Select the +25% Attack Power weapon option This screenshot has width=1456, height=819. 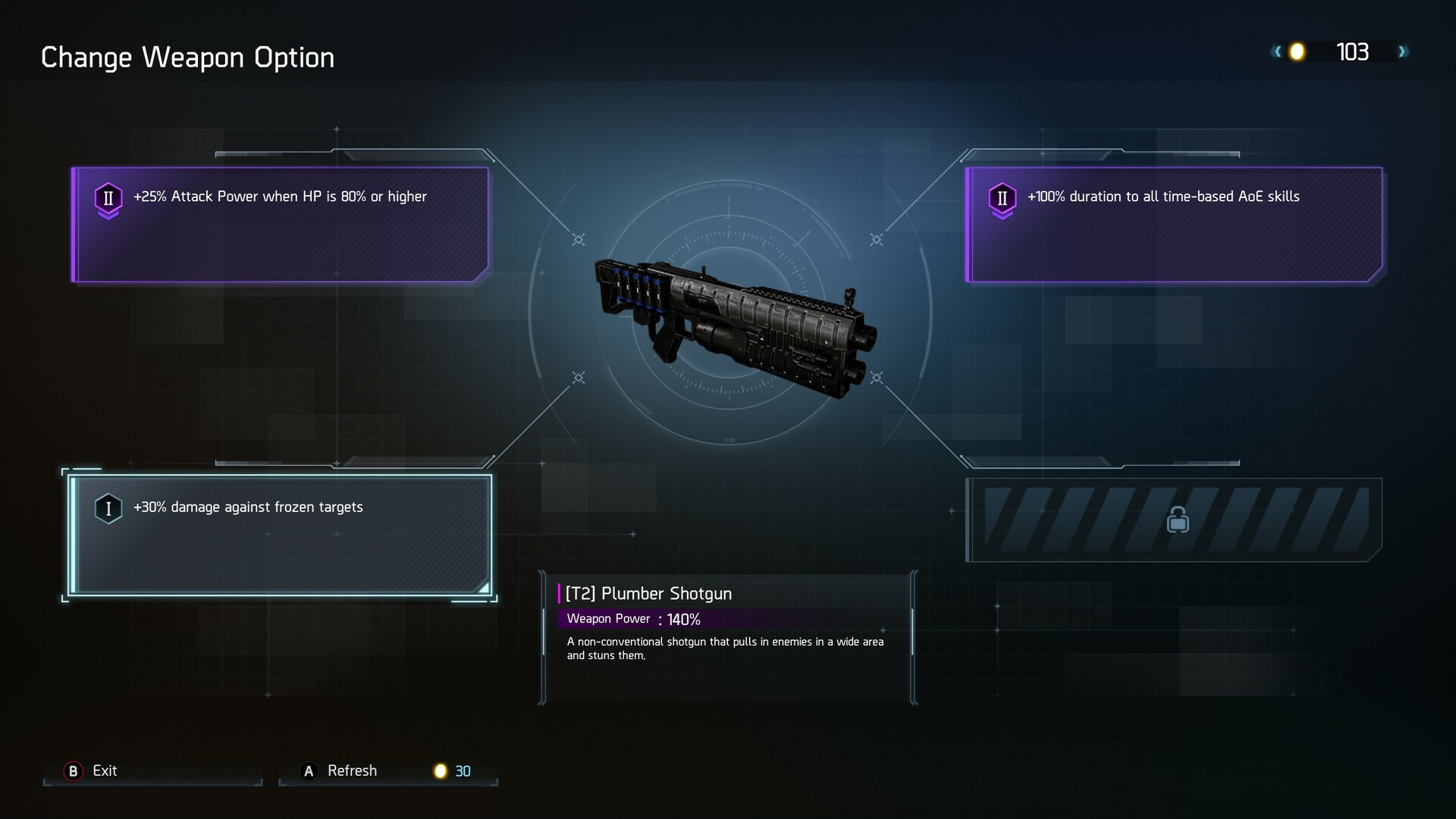281,224
